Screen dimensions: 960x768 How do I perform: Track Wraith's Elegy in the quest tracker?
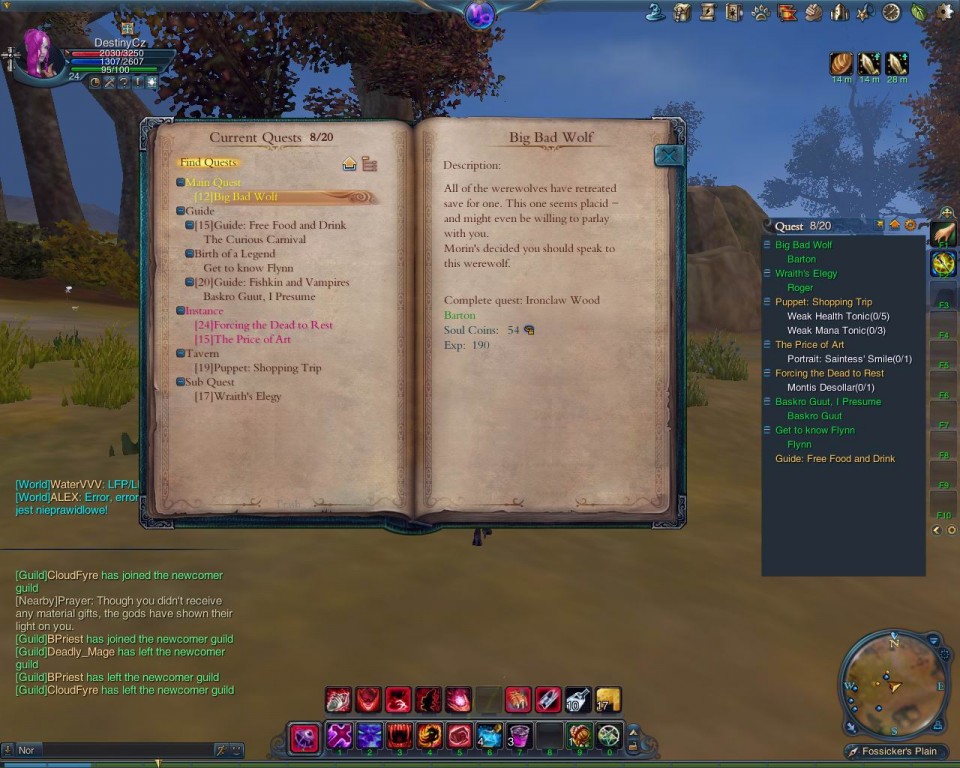click(806, 273)
